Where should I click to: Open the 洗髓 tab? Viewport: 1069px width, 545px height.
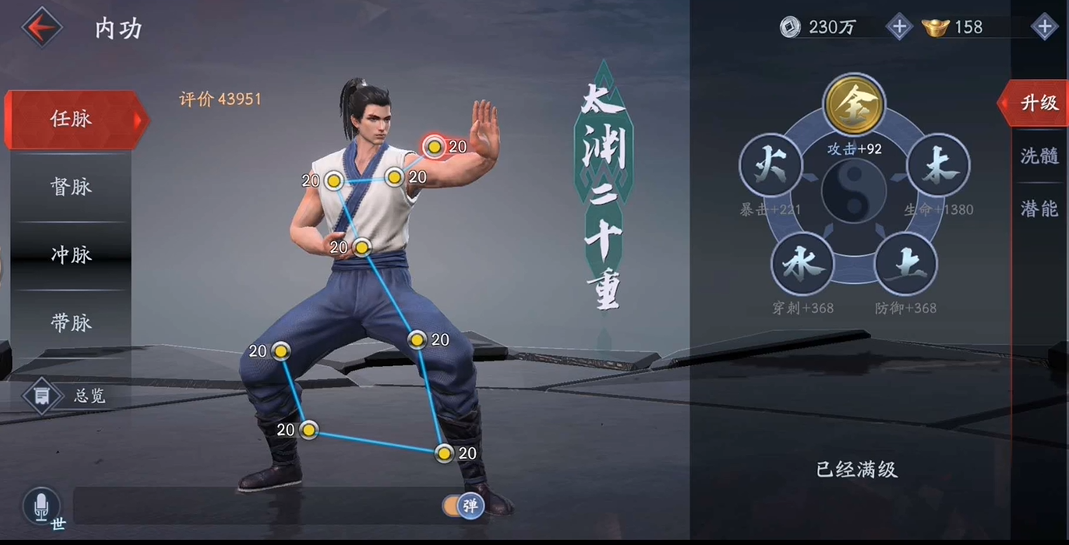pyautogui.click(x=1038, y=156)
